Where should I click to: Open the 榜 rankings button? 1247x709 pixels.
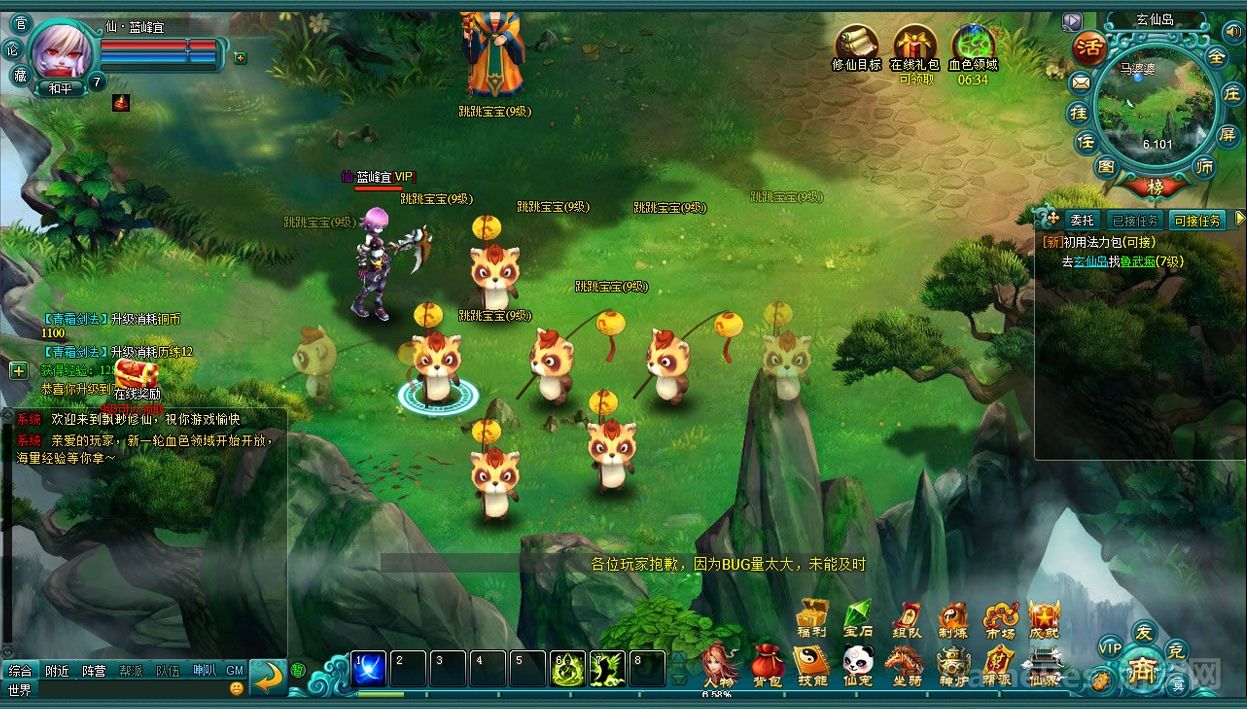tap(1155, 187)
